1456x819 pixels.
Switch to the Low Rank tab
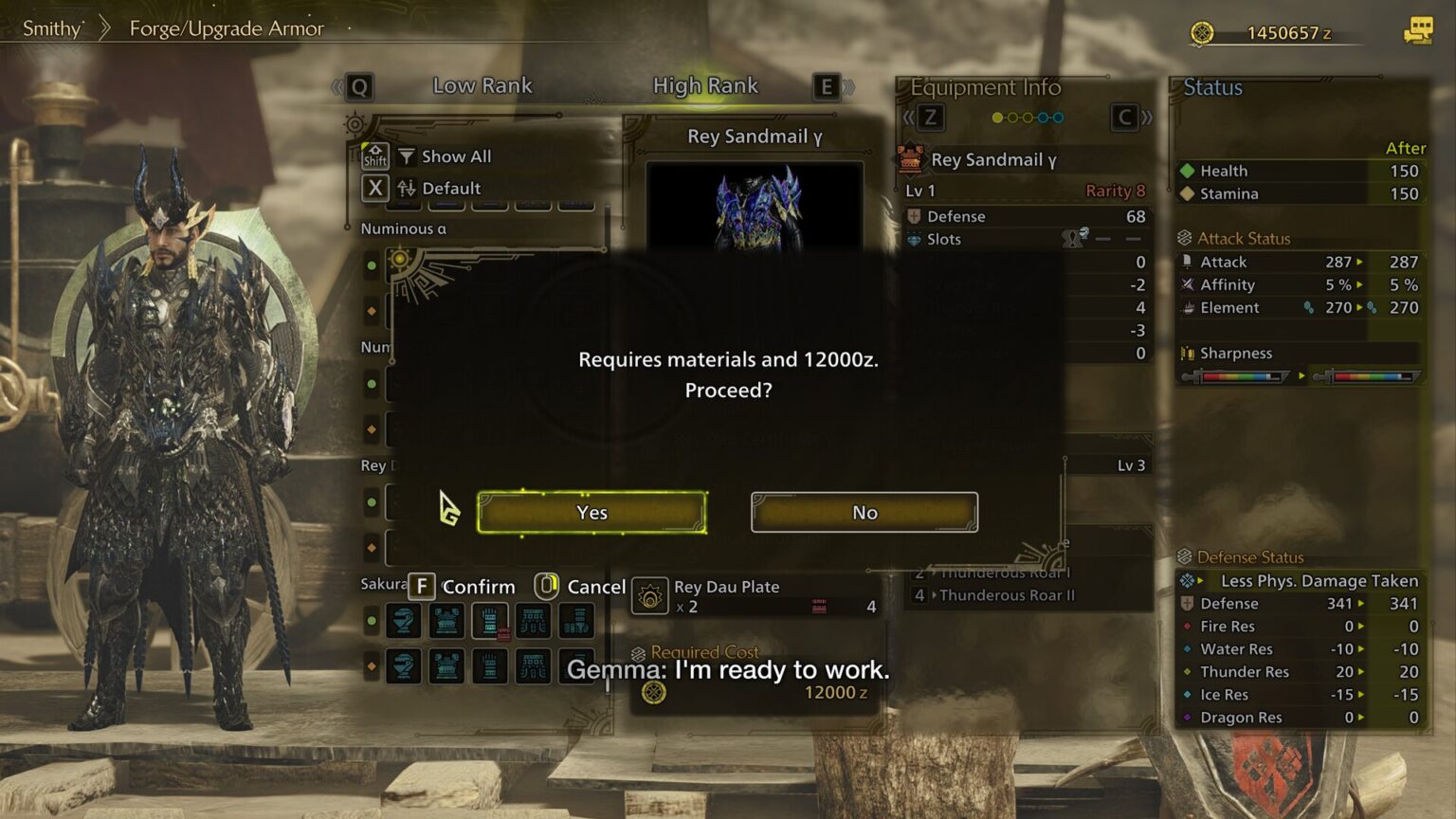[x=482, y=85]
